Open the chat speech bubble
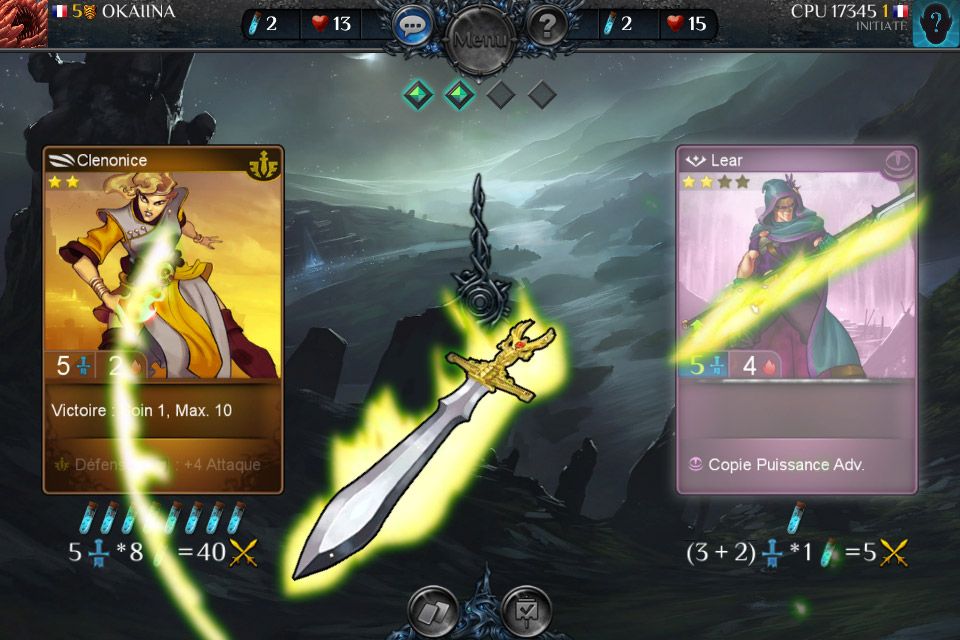The width and height of the screenshot is (960, 640). pos(413,24)
